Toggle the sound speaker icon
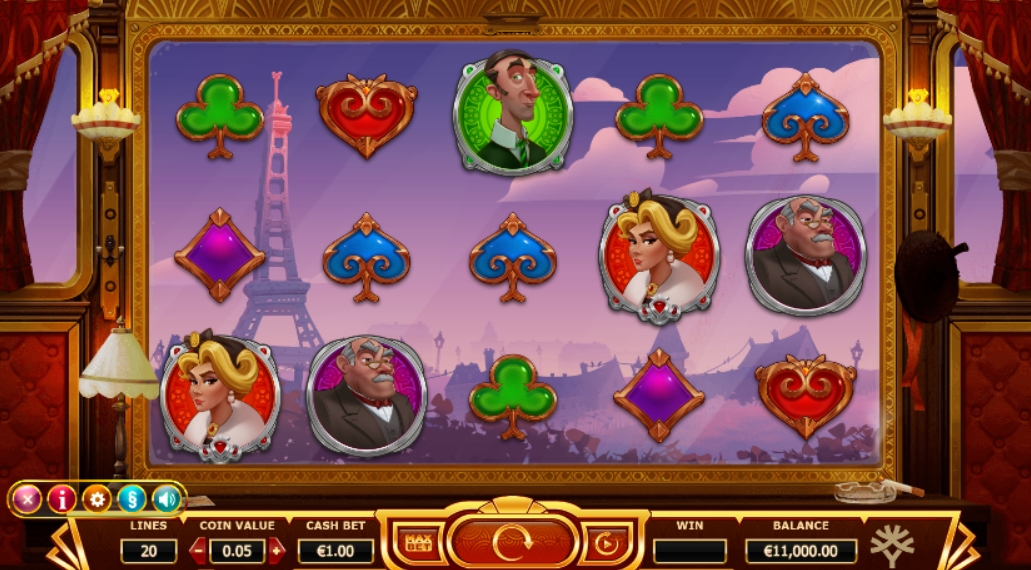 [x=166, y=498]
